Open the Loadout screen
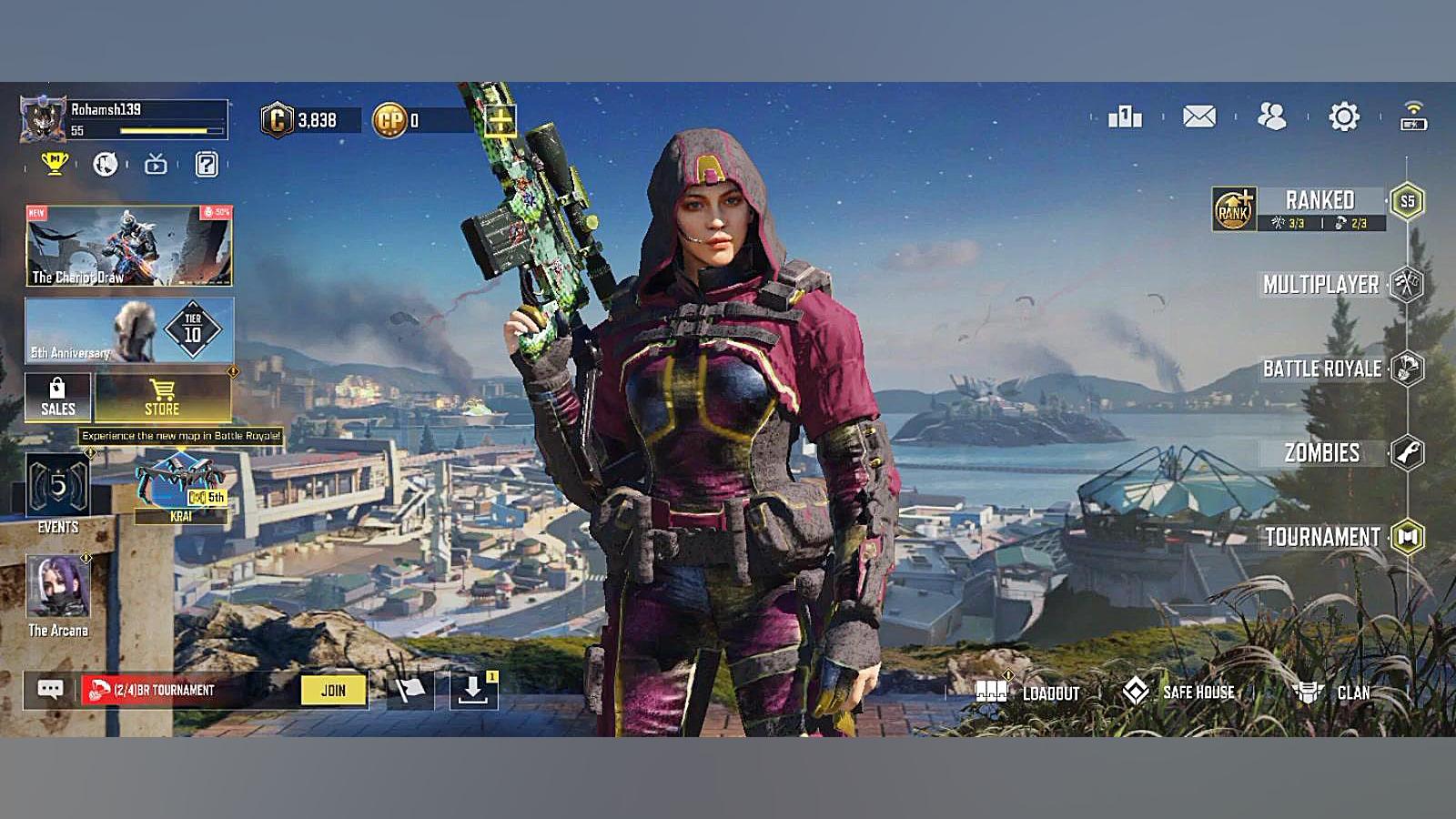1456x819 pixels. click(1026, 693)
